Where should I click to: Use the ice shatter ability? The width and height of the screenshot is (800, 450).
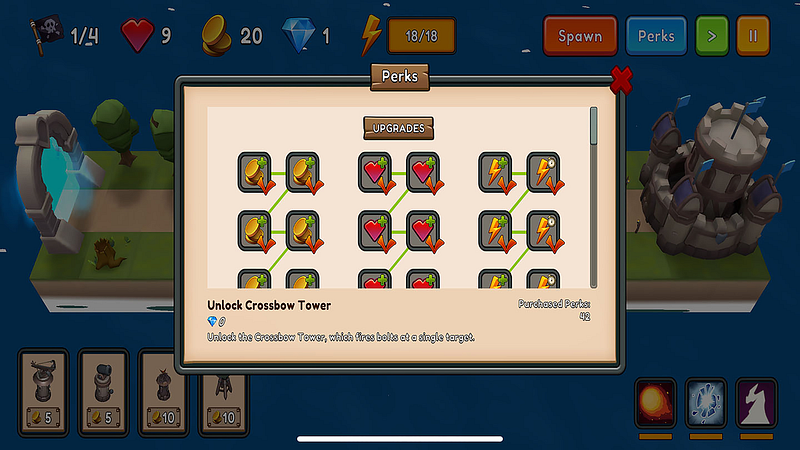click(x=706, y=402)
